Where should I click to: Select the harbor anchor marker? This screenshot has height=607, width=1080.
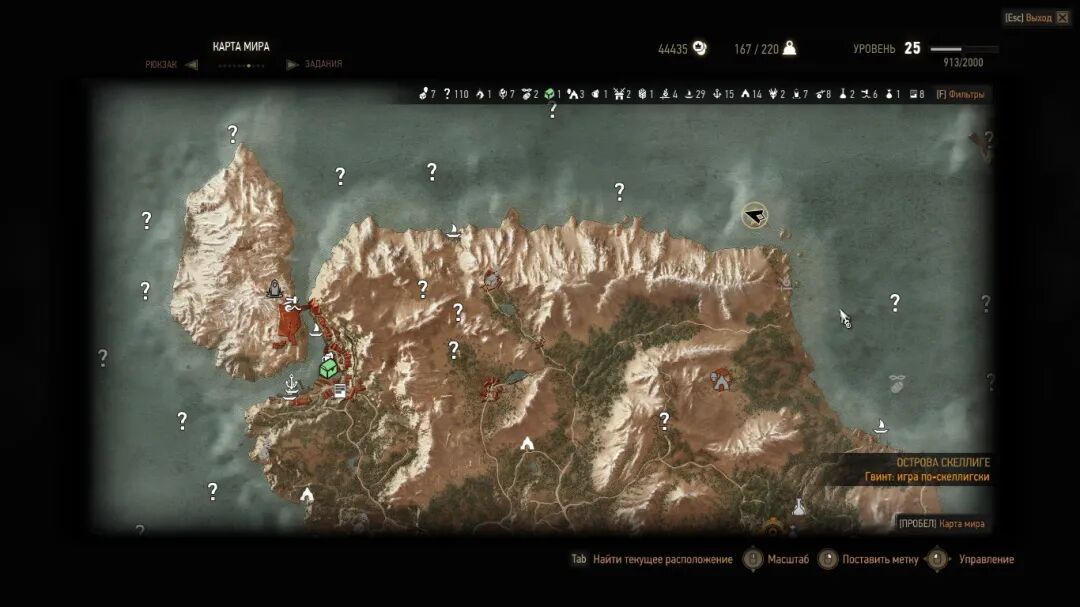(291, 384)
